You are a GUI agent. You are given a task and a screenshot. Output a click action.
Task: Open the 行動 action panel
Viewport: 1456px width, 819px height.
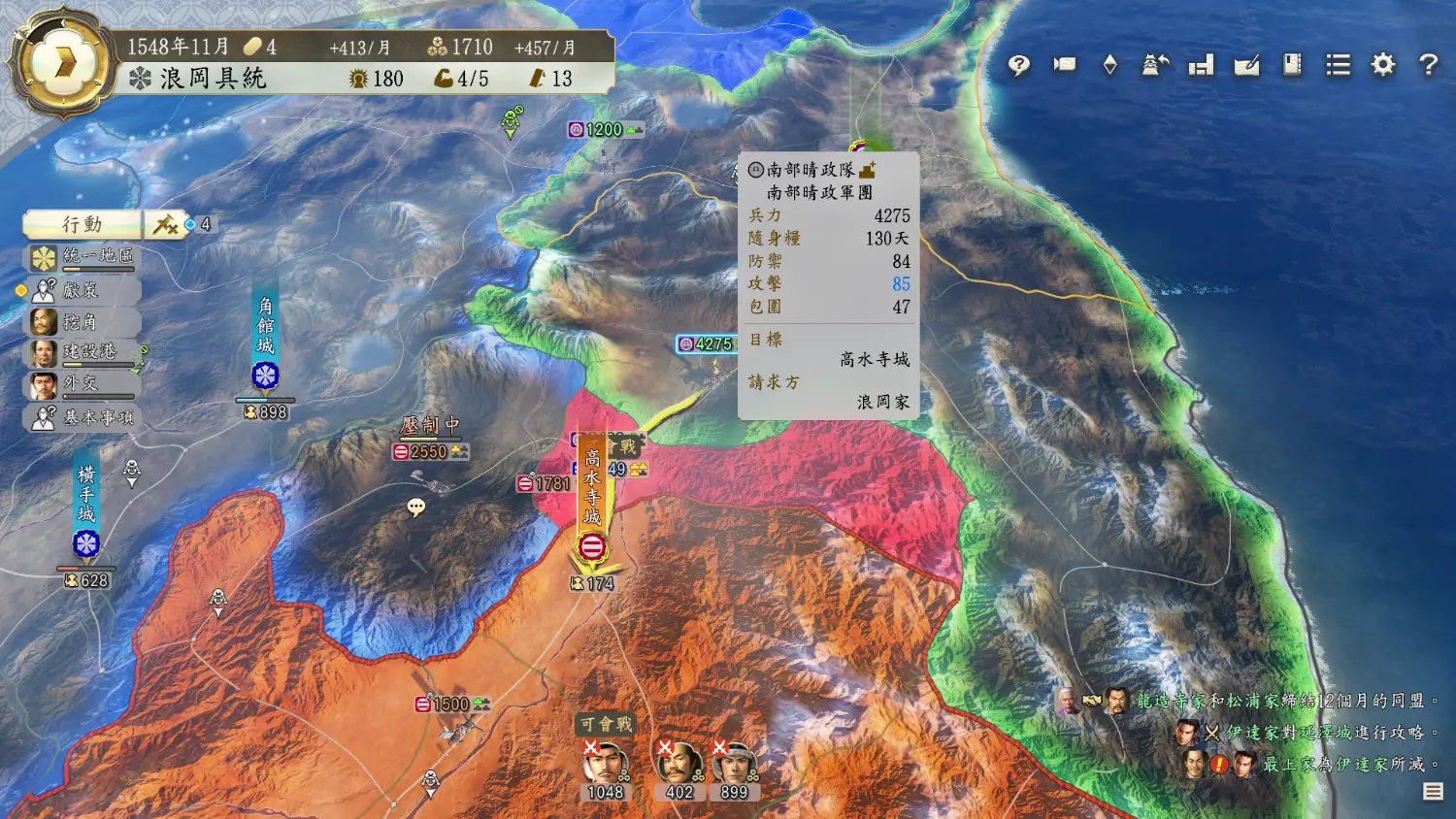pyautogui.click(x=83, y=224)
